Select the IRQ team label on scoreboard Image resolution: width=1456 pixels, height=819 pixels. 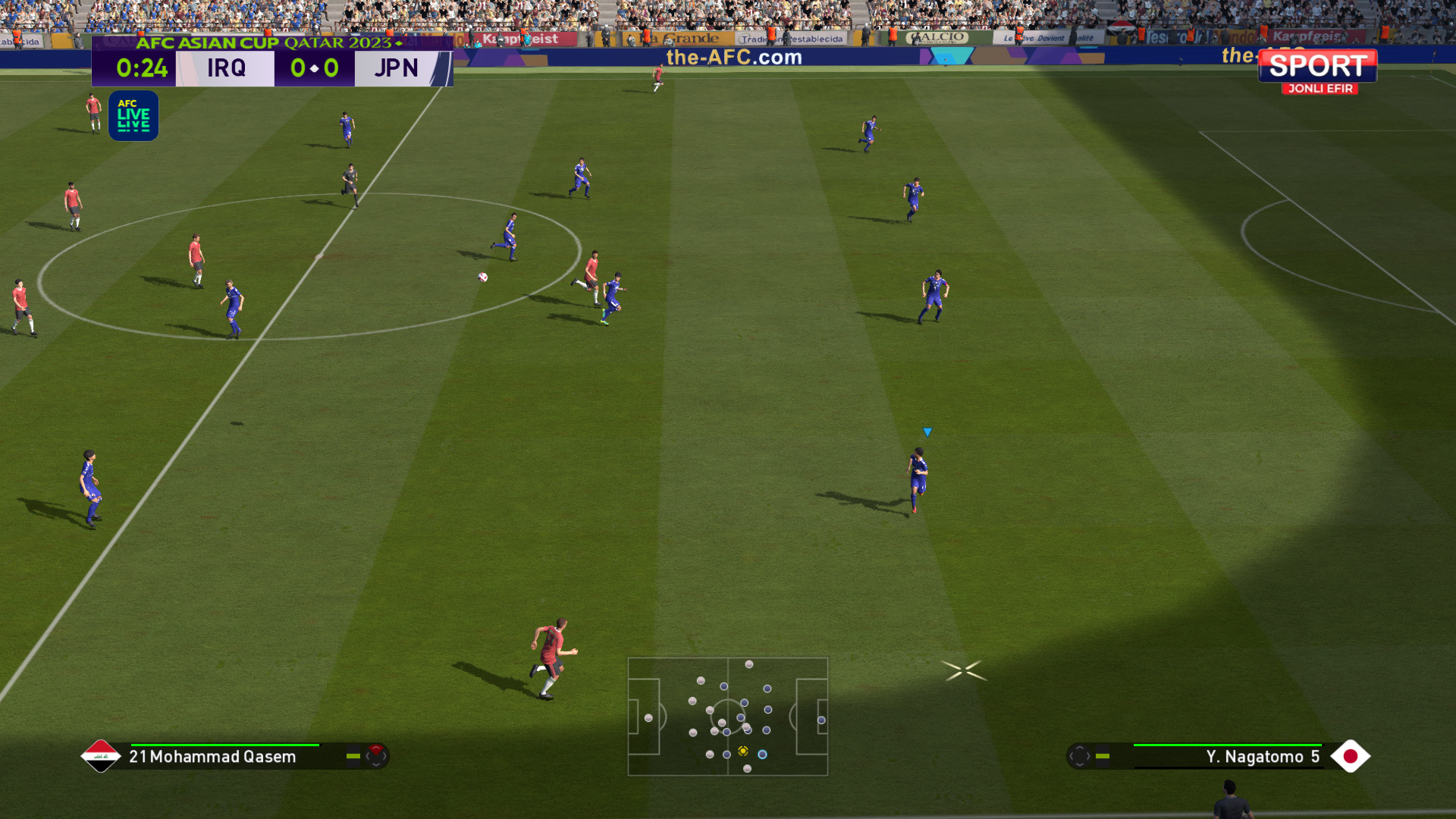coord(226,68)
